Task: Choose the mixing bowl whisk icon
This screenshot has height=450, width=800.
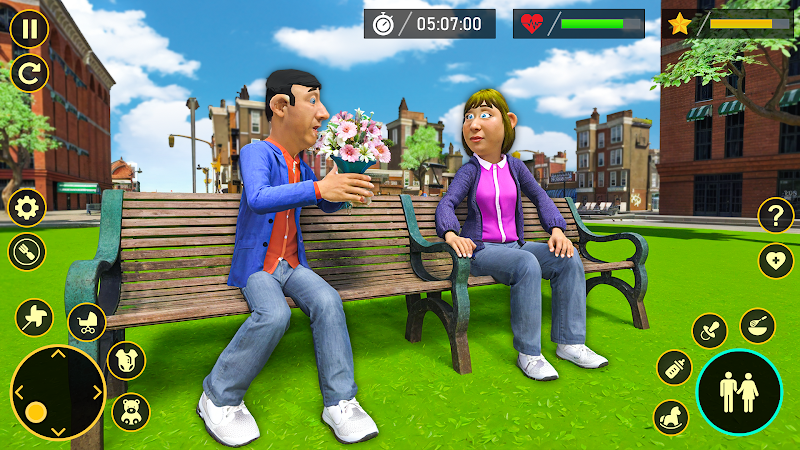Action: pyautogui.click(x=757, y=325)
